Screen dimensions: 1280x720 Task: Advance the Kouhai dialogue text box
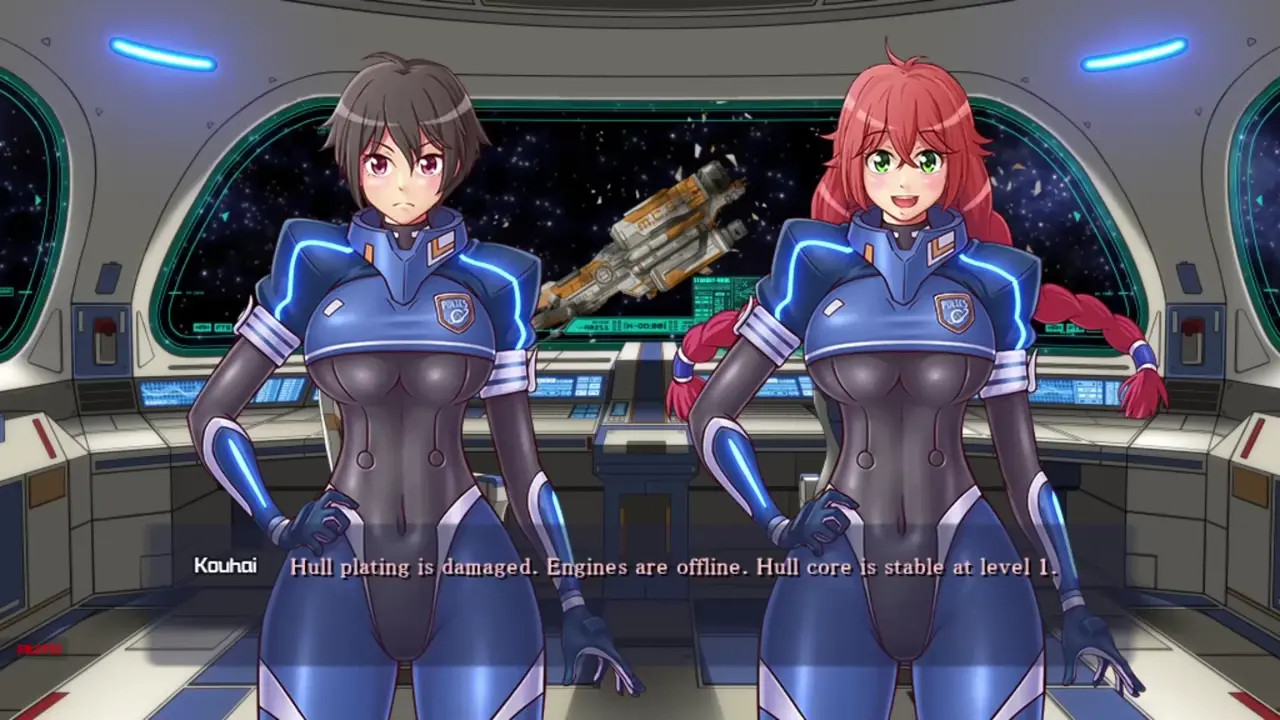672,567
